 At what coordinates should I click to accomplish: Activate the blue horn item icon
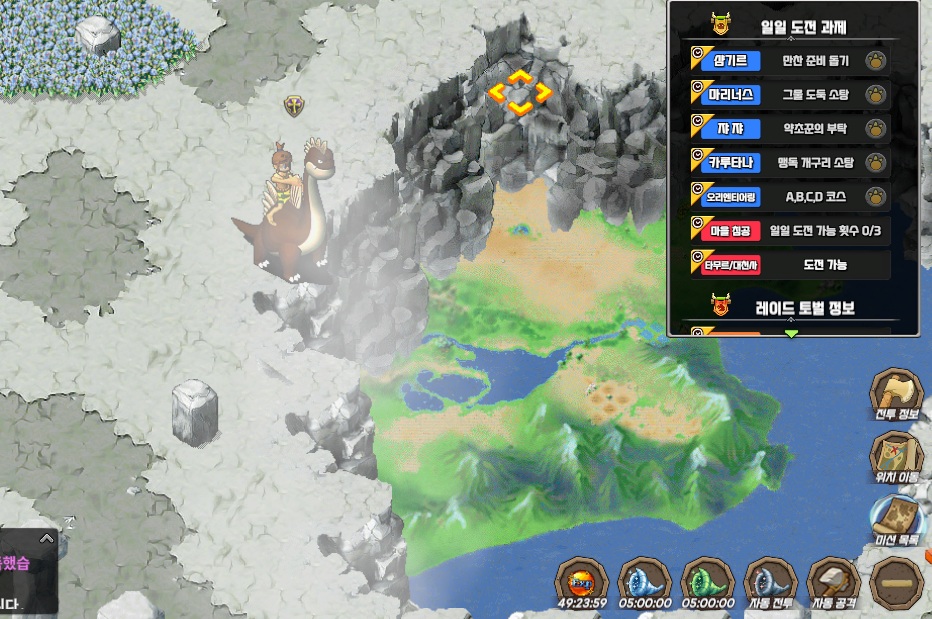click(x=645, y=581)
